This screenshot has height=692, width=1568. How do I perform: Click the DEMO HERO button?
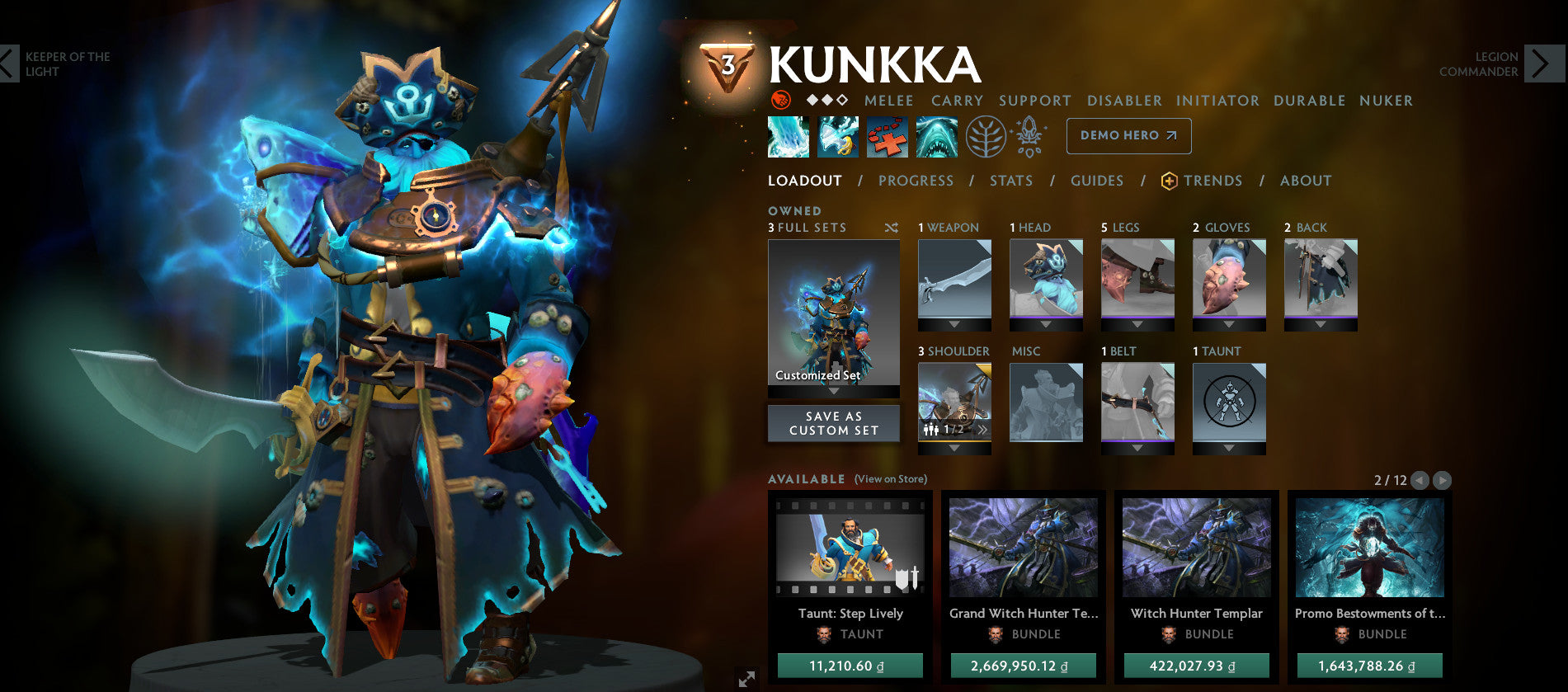(1128, 135)
